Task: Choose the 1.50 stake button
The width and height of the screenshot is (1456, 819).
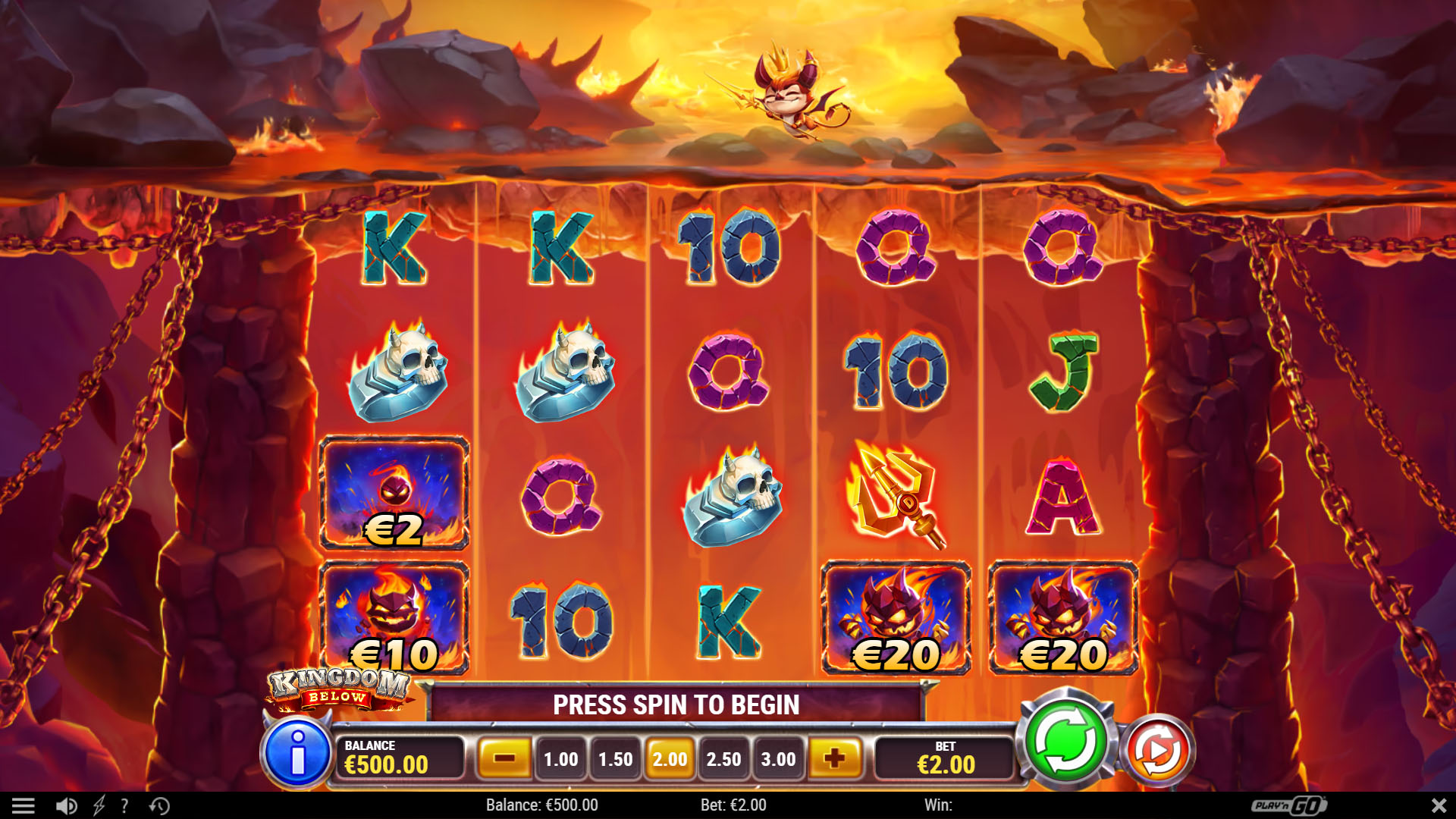Action: tap(614, 759)
